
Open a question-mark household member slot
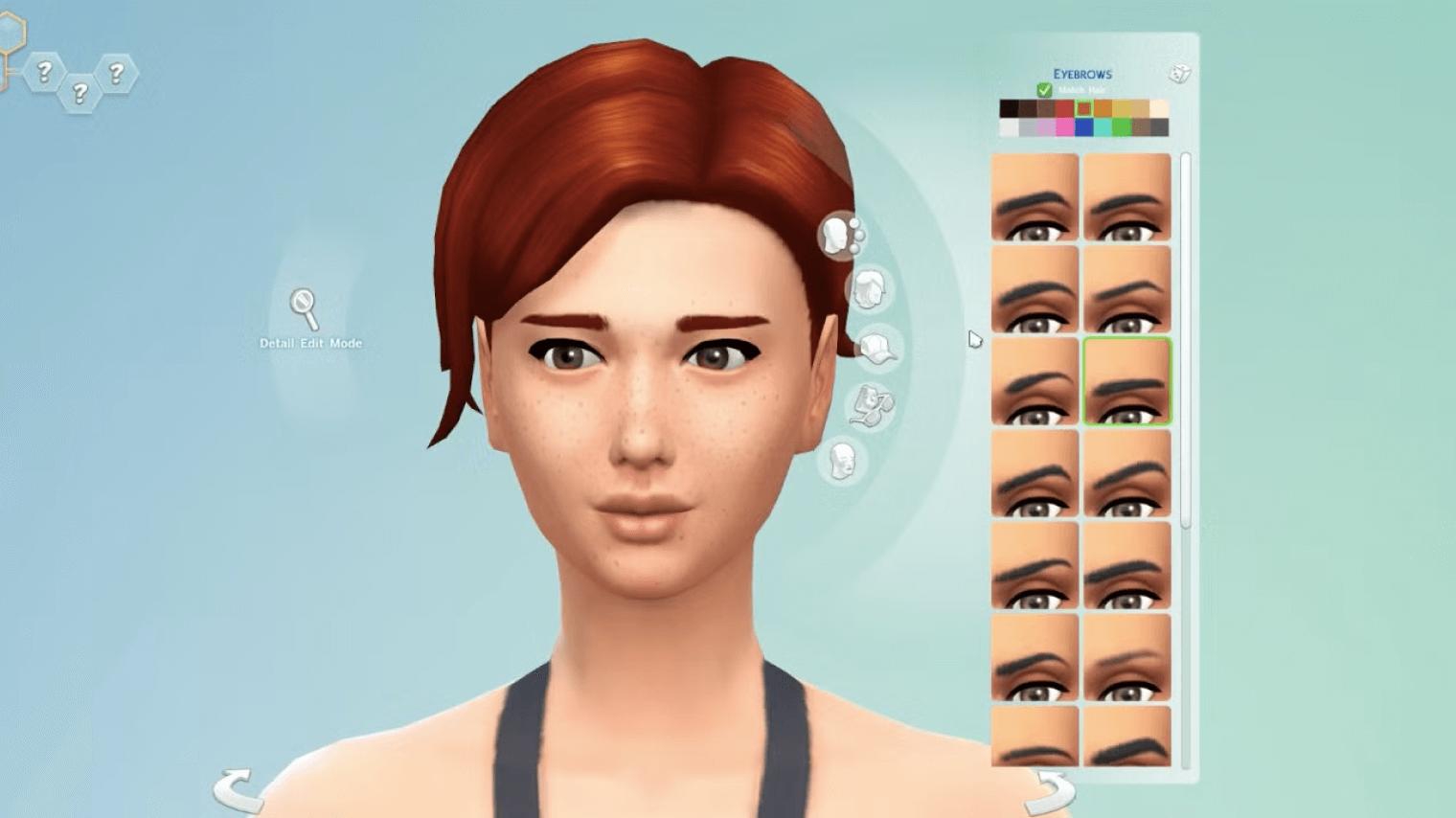pos(43,69)
